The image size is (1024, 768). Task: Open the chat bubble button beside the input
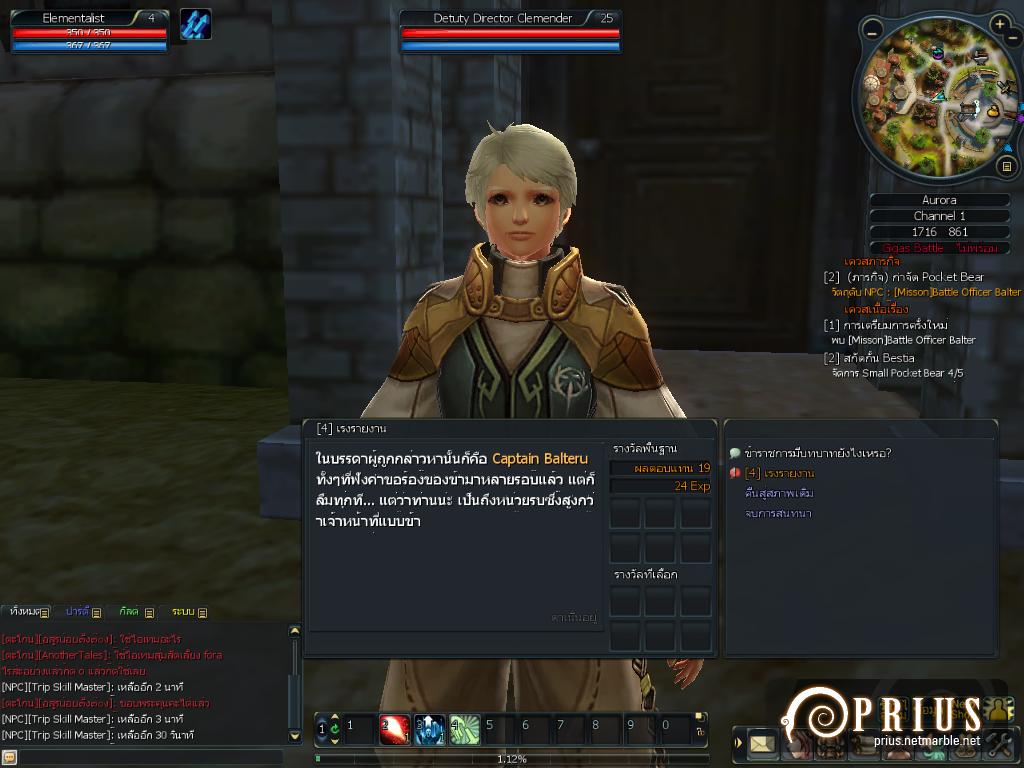pos(9,757)
